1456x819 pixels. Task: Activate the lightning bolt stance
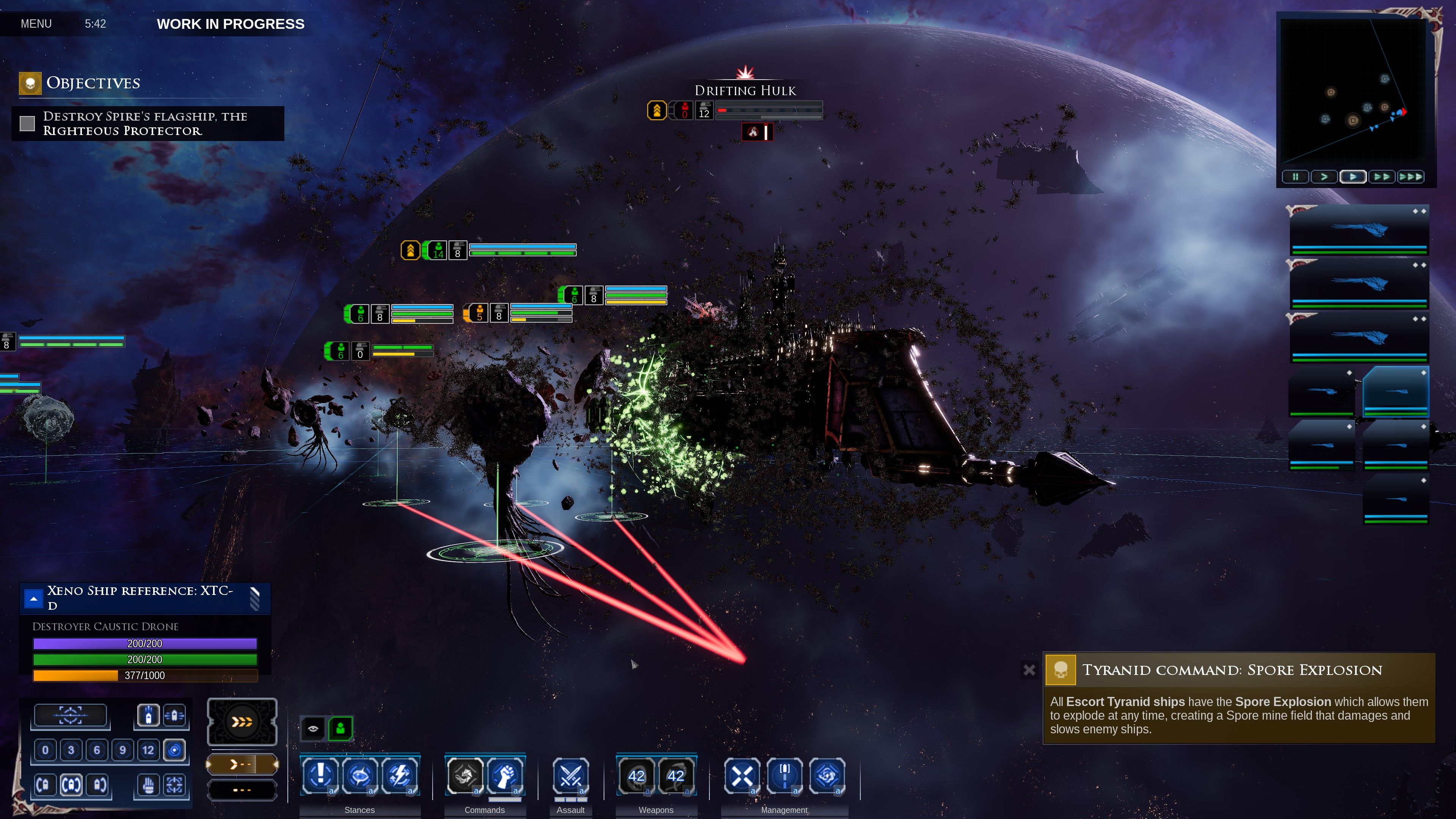(x=400, y=775)
